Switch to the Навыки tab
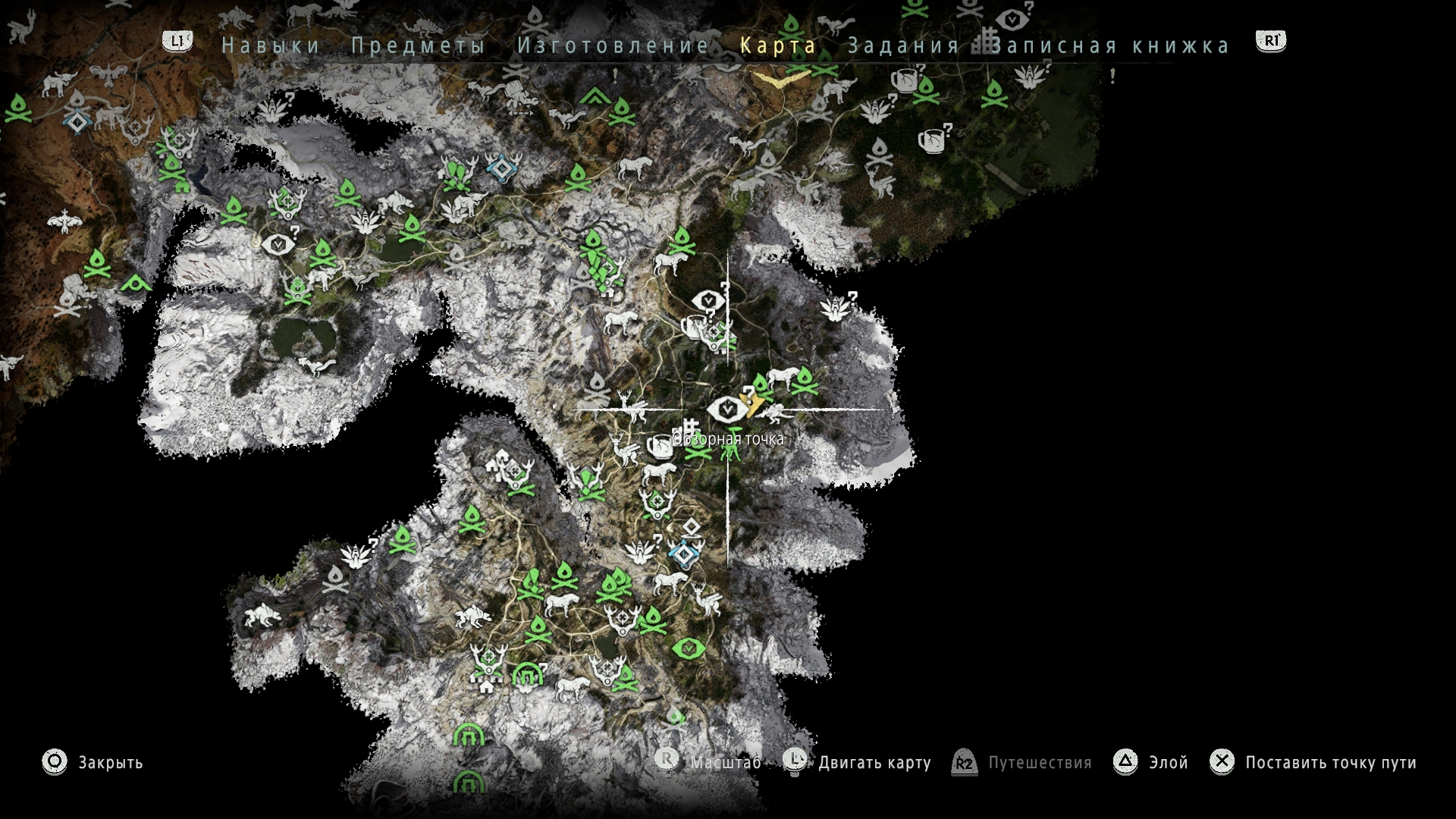 271,45
